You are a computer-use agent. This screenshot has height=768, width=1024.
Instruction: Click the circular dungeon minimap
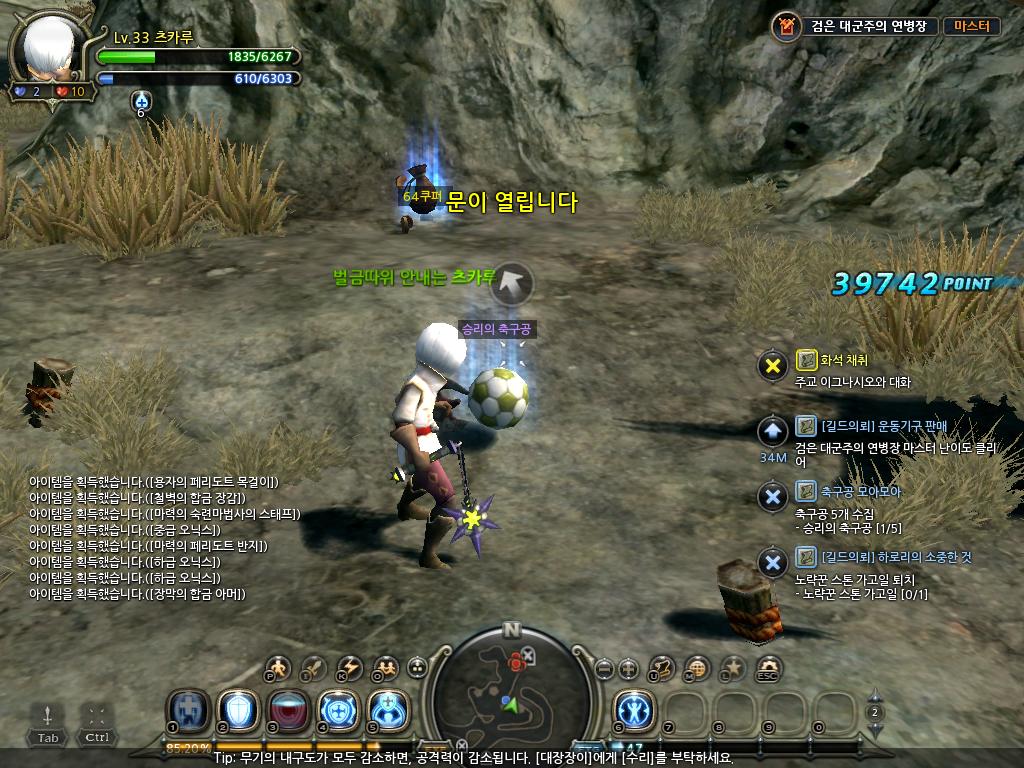click(x=512, y=690)
